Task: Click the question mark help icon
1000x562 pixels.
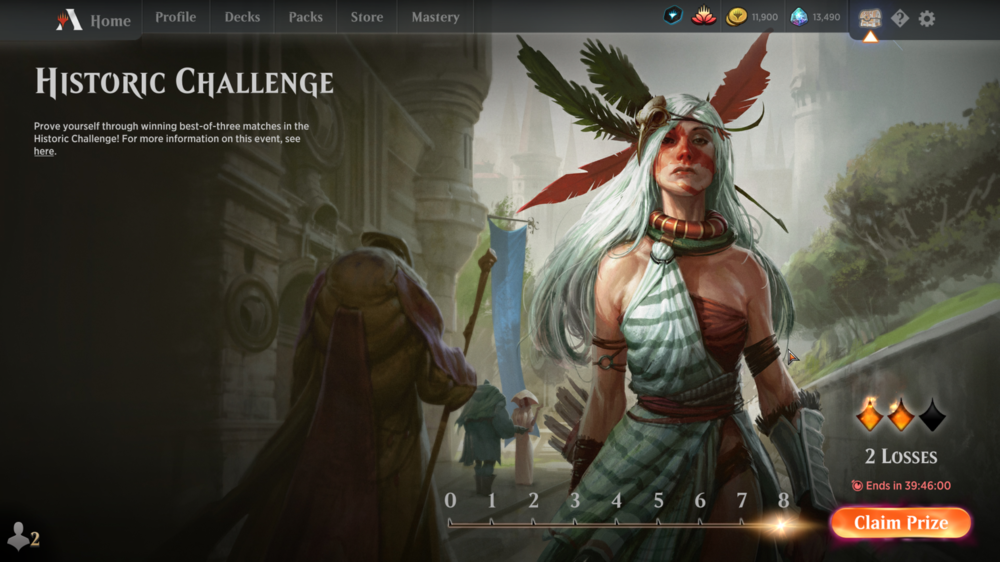Action: click(x=899, y=18)
